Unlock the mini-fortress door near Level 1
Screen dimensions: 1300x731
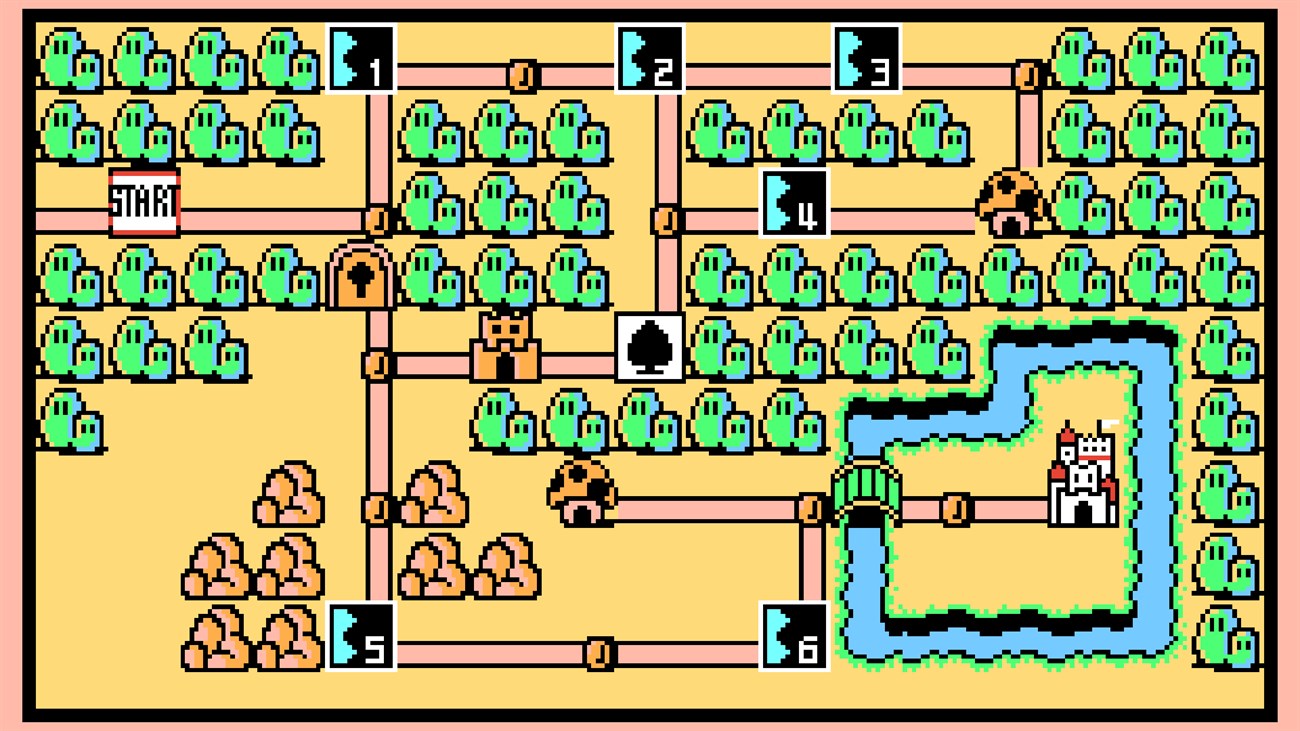[360, 280]
